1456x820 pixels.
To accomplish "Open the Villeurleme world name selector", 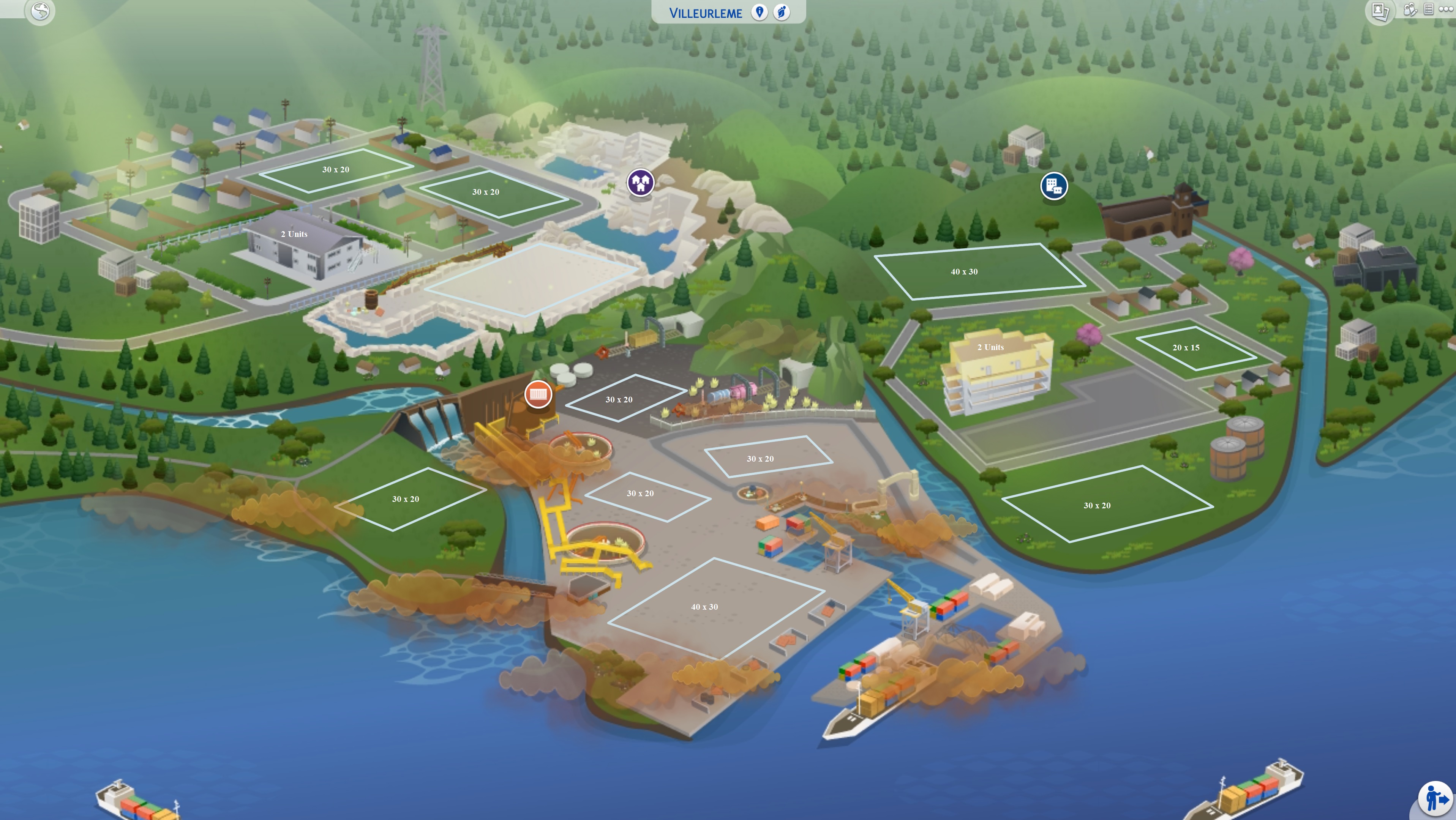I will [x=705, y=12].
